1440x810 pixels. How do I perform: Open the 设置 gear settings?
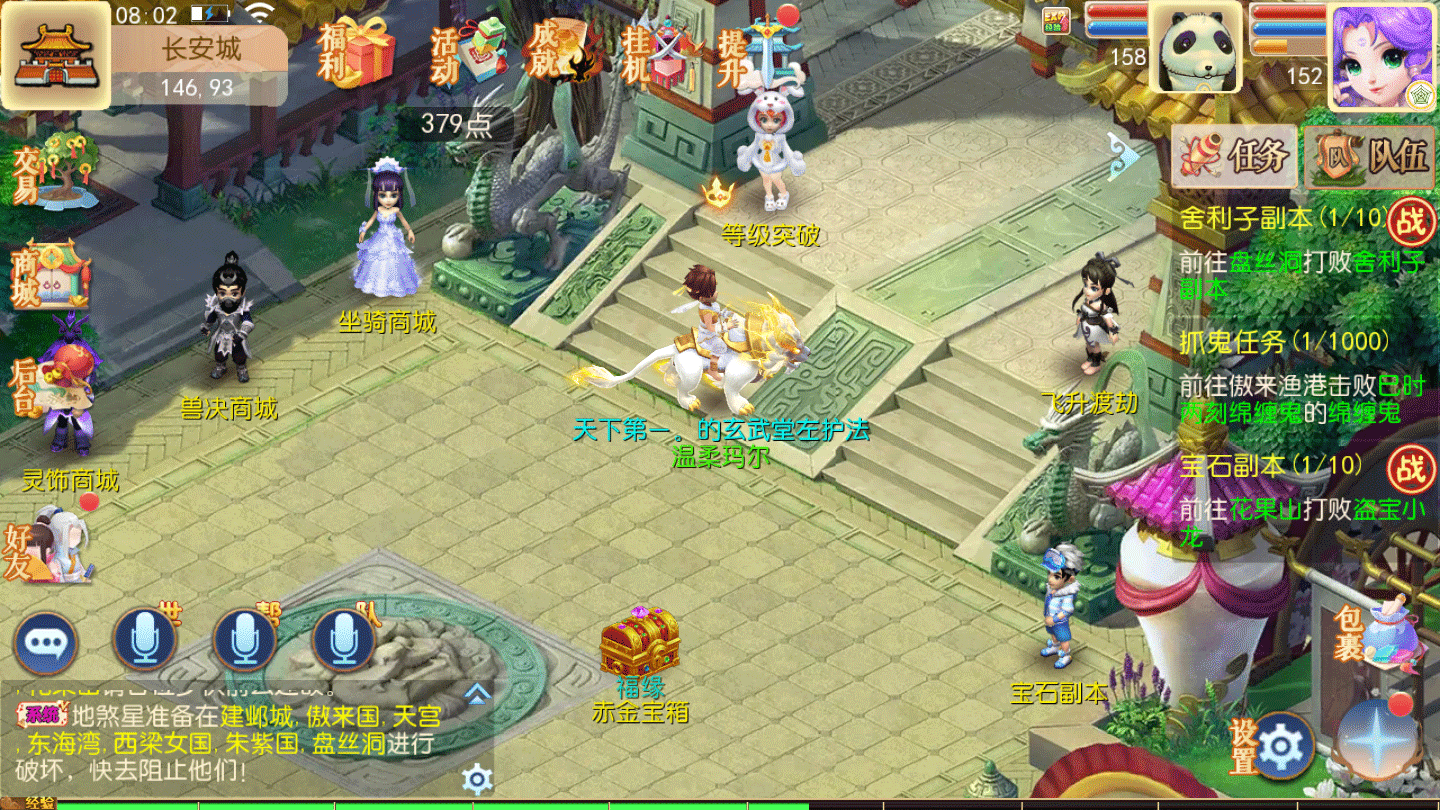click(x=1281, y=746)
